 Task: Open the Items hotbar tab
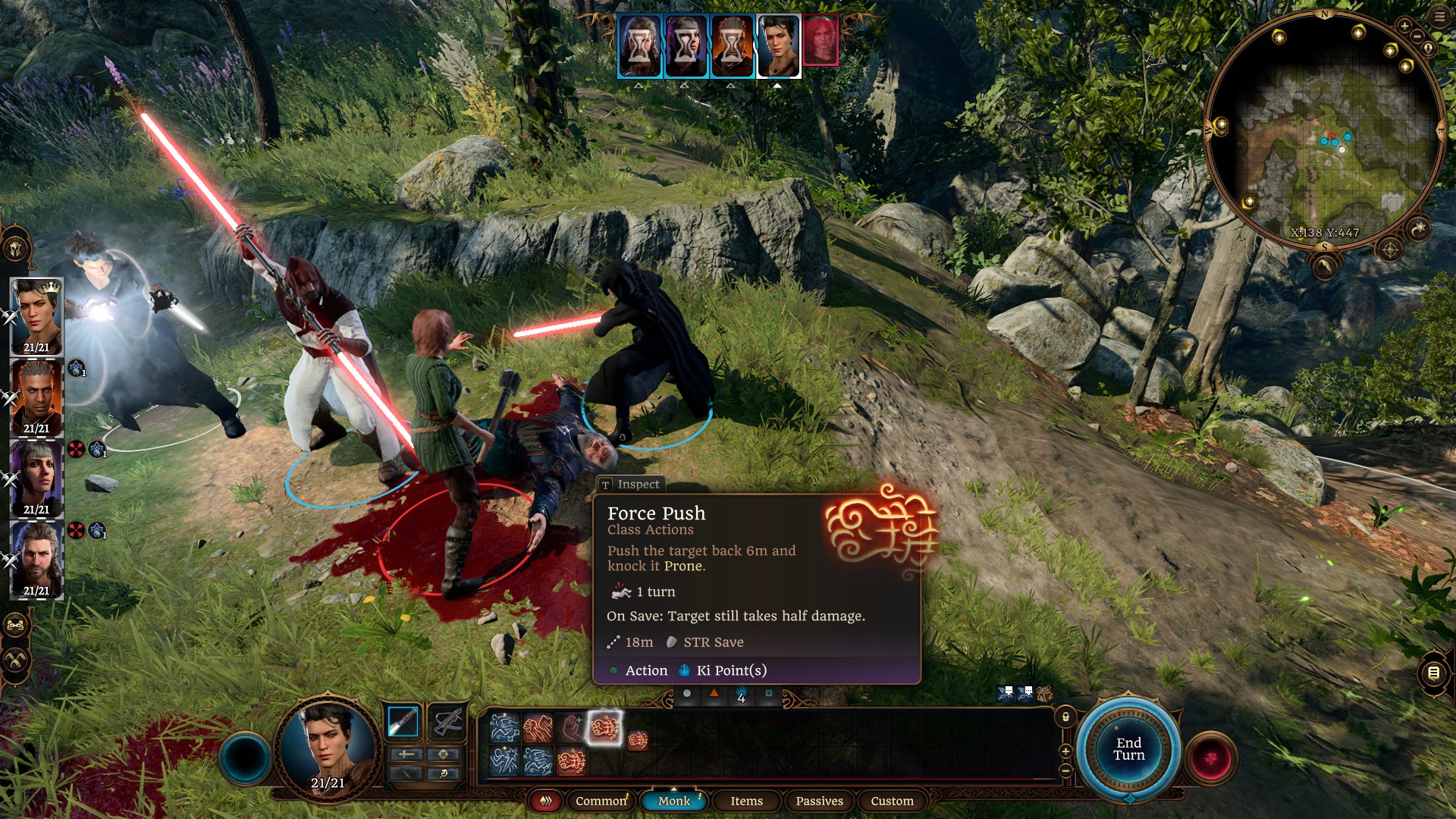click(746, 801)
